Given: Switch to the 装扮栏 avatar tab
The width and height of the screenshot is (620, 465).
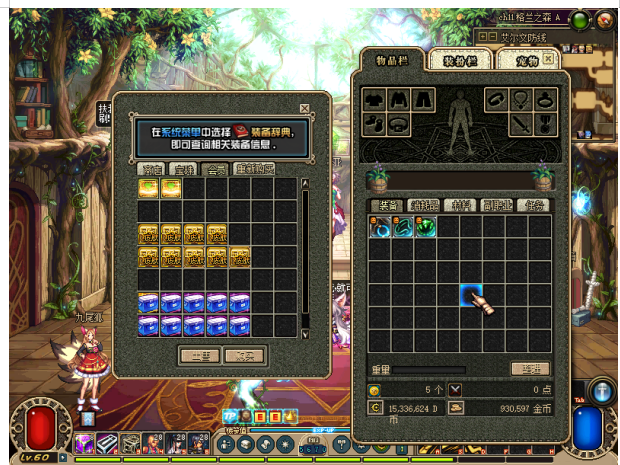Looking at the screenshot, I should (460, 60).
